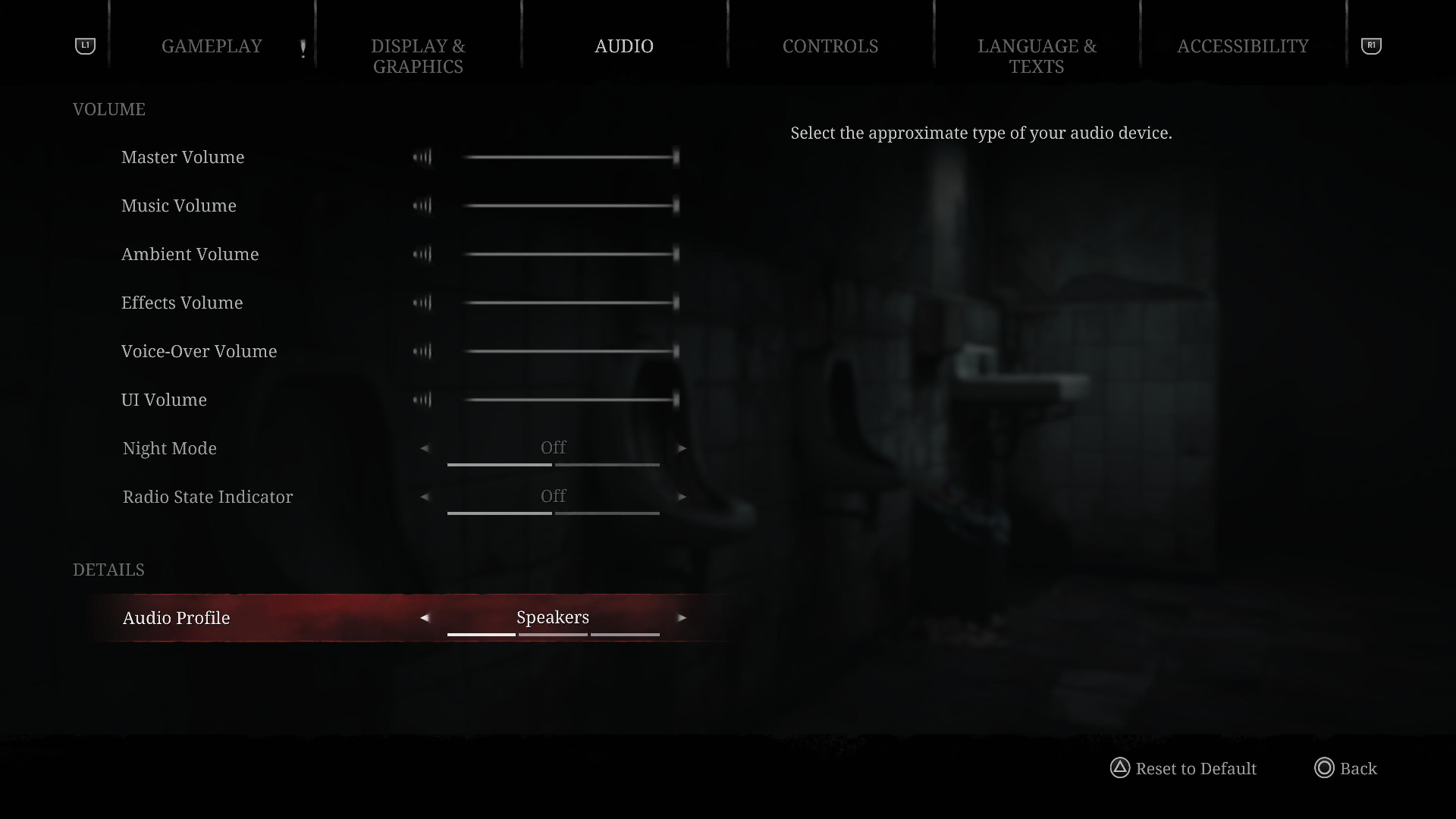Cycle Audio Profile to next option
The height and width of the screenshot is (819, 1456).
682,618
